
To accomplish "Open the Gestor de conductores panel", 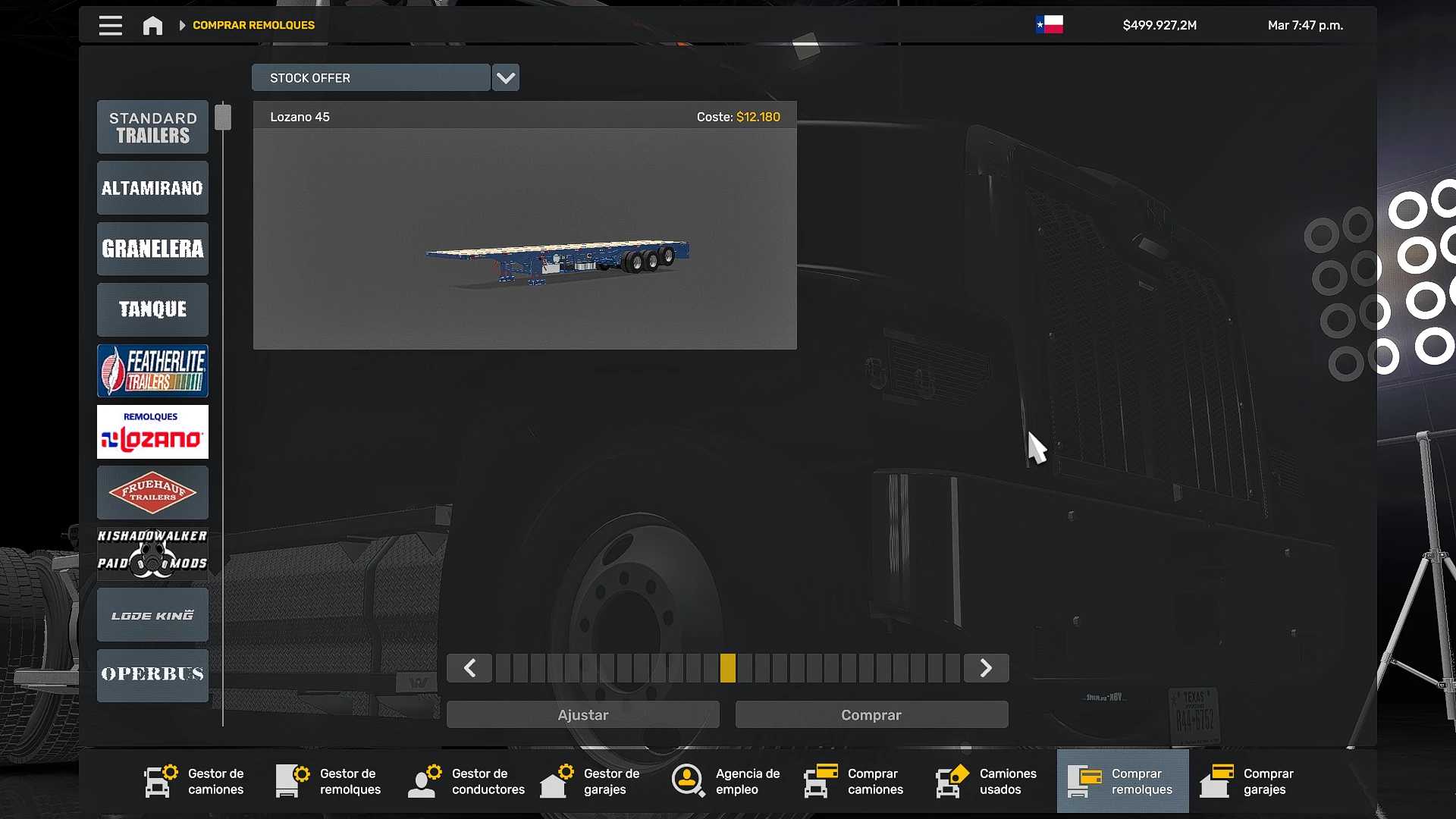I will (x=464, y=781).
